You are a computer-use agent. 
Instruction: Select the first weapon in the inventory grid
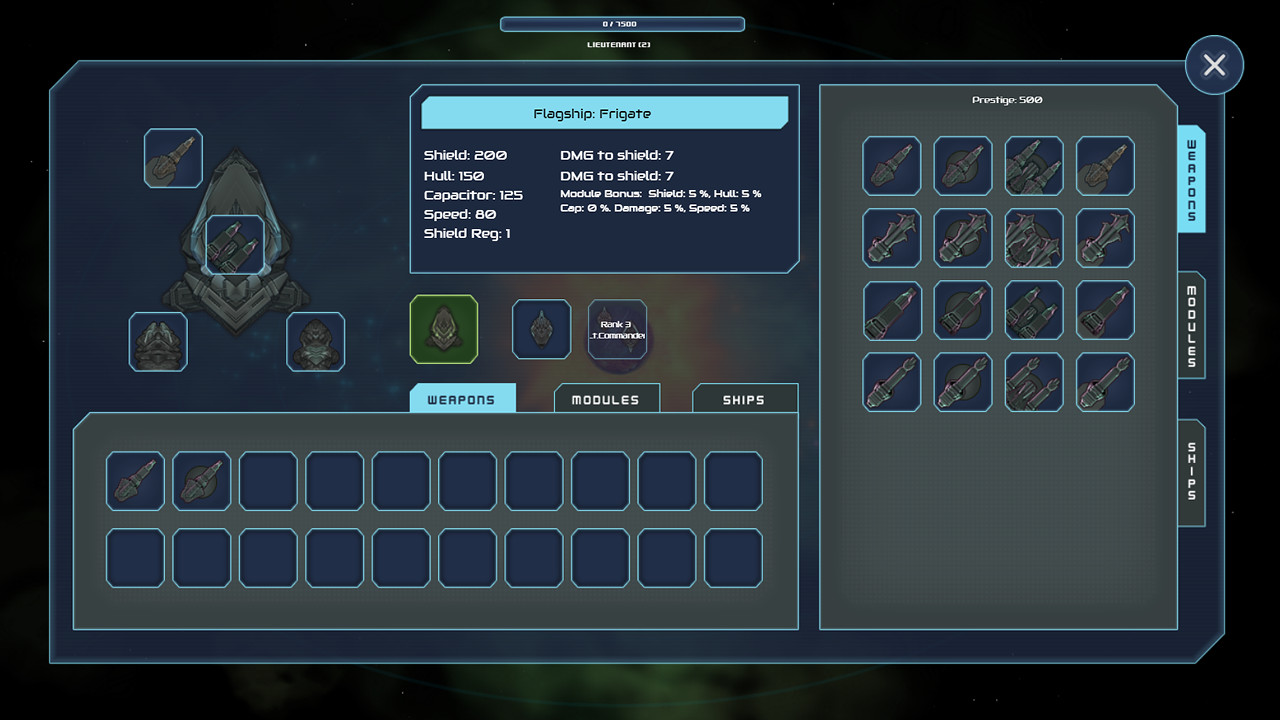135,481
